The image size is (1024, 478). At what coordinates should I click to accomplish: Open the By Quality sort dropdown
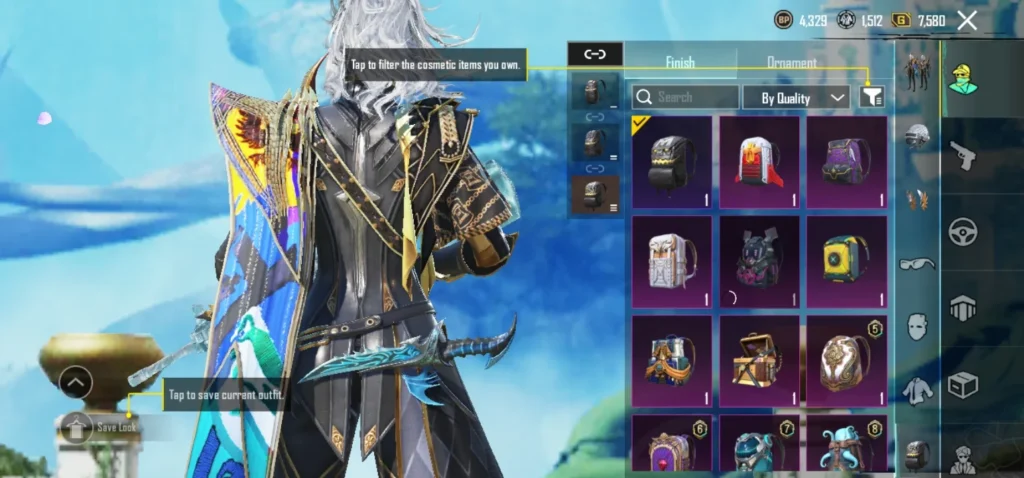click(x=796, y=97)
